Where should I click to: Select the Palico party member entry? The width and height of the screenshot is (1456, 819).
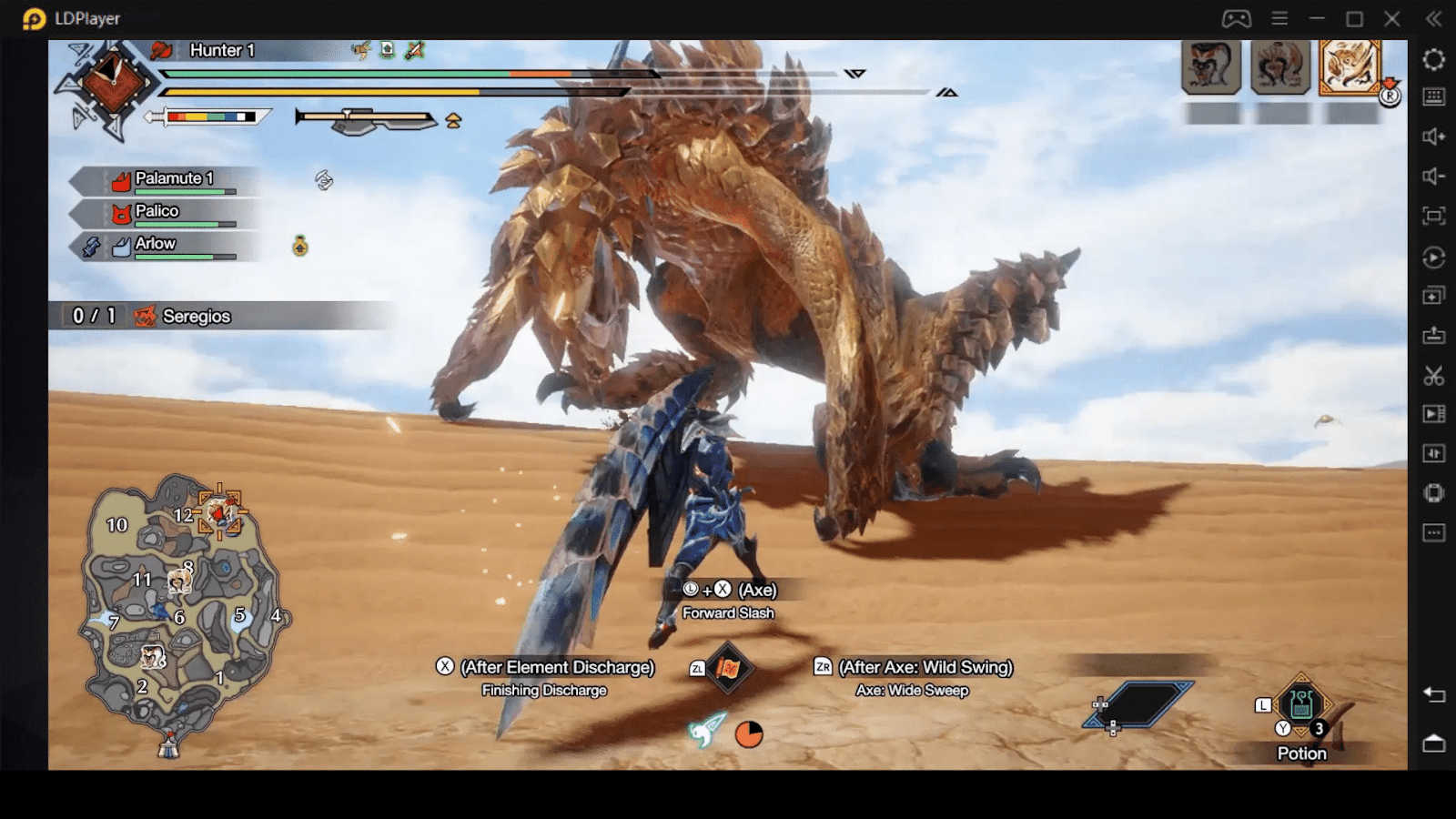[157, 212]
